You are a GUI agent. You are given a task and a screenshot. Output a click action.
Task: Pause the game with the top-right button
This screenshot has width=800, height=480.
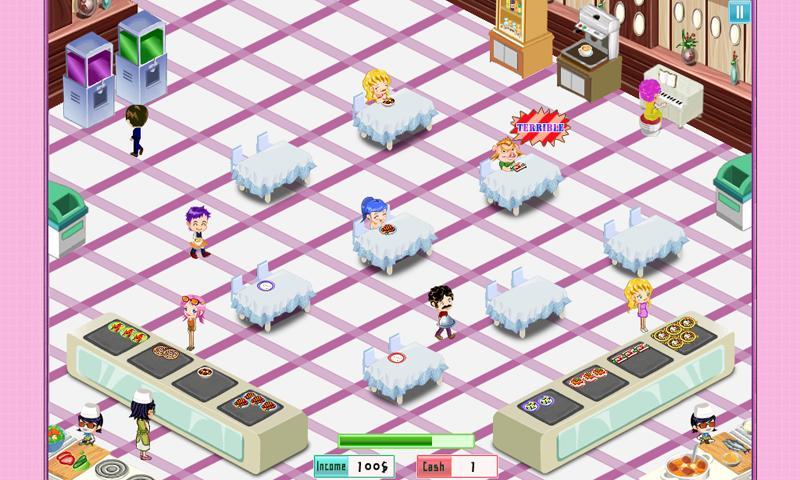pos(738,12)
